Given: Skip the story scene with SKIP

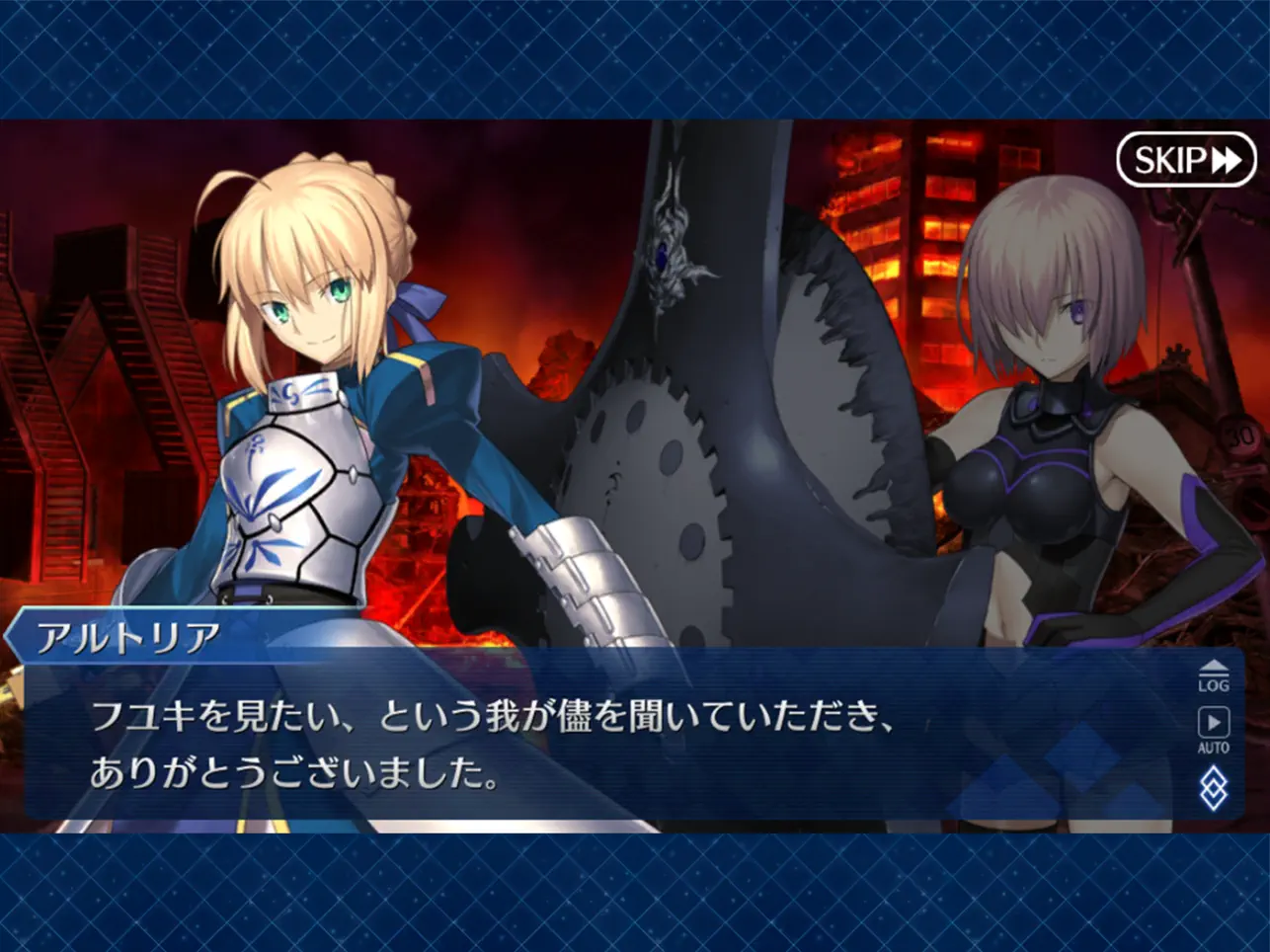Looking at the screenshot, I should click(1185, 159).
